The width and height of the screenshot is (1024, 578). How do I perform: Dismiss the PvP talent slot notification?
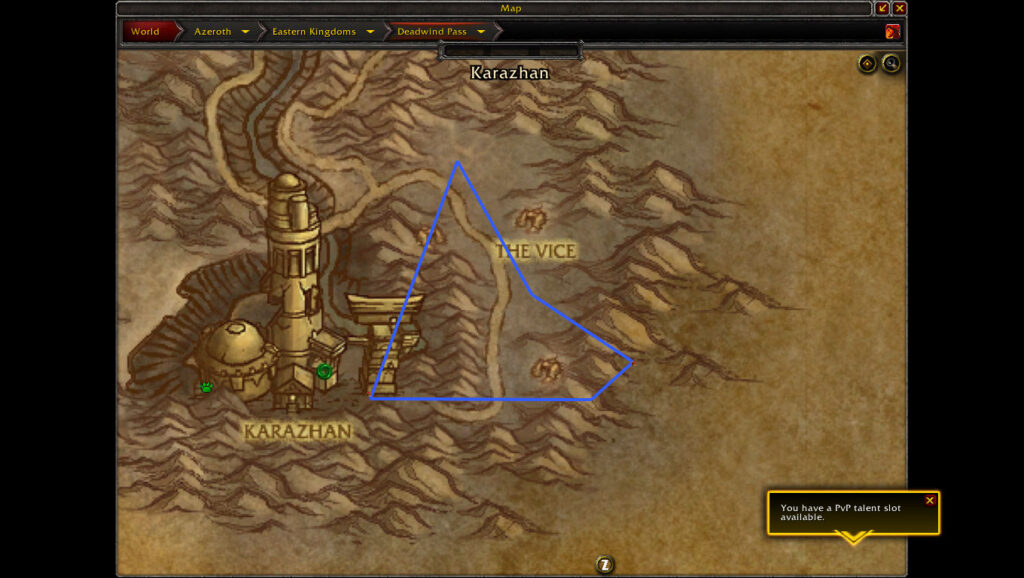930,500
